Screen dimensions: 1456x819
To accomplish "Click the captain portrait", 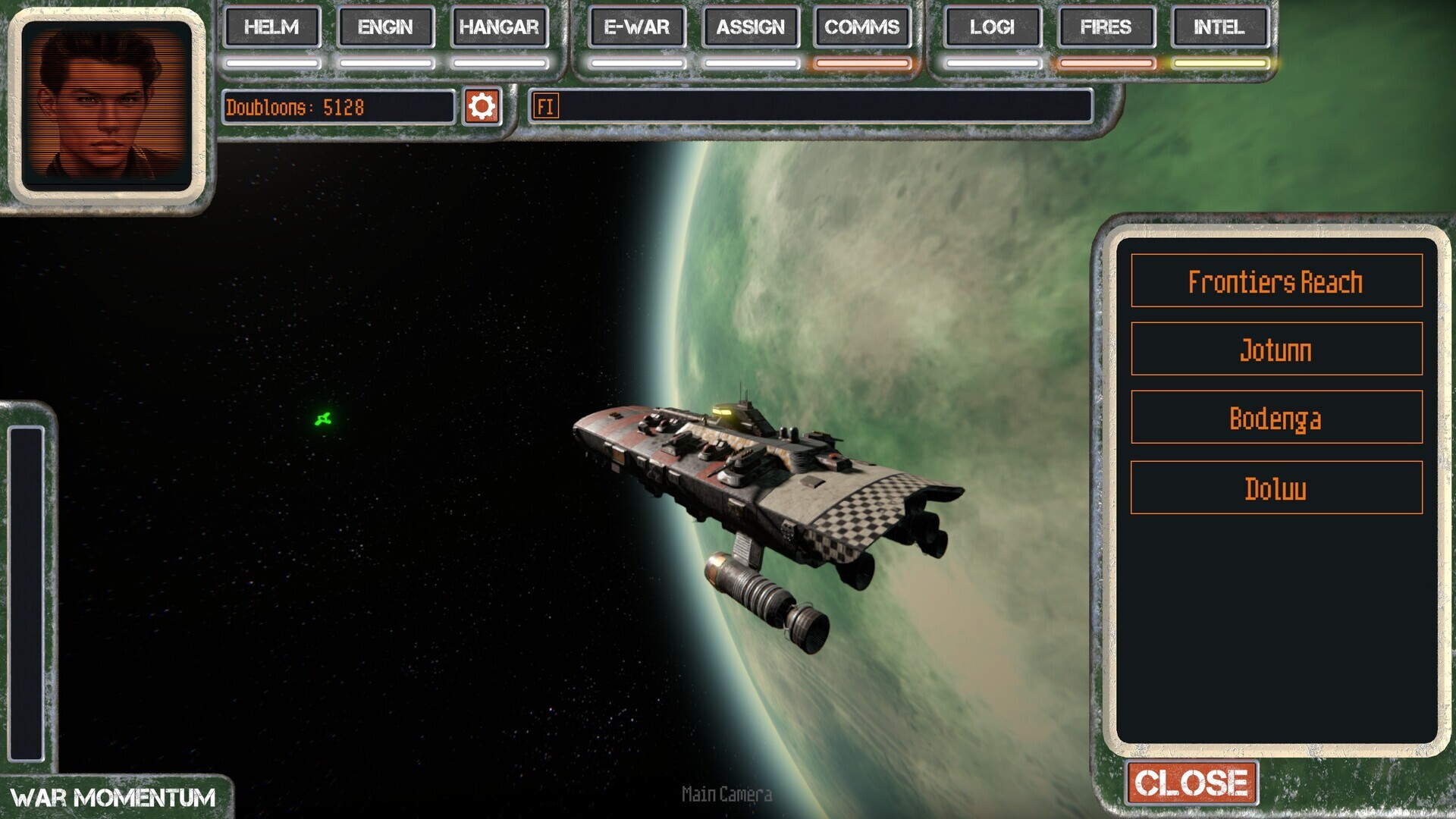I will click(x=107, y=106).
